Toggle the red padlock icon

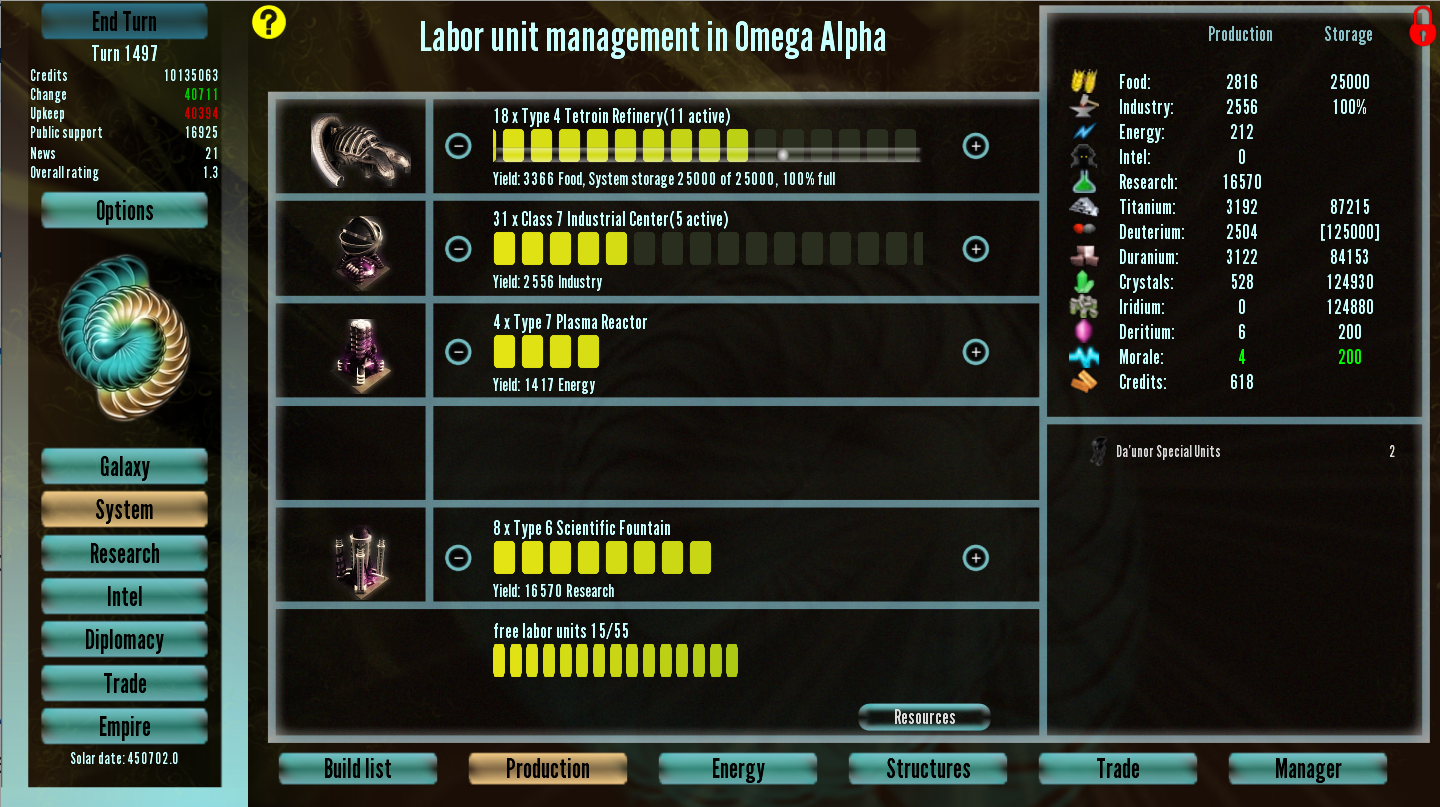(x=1421, y=27)
